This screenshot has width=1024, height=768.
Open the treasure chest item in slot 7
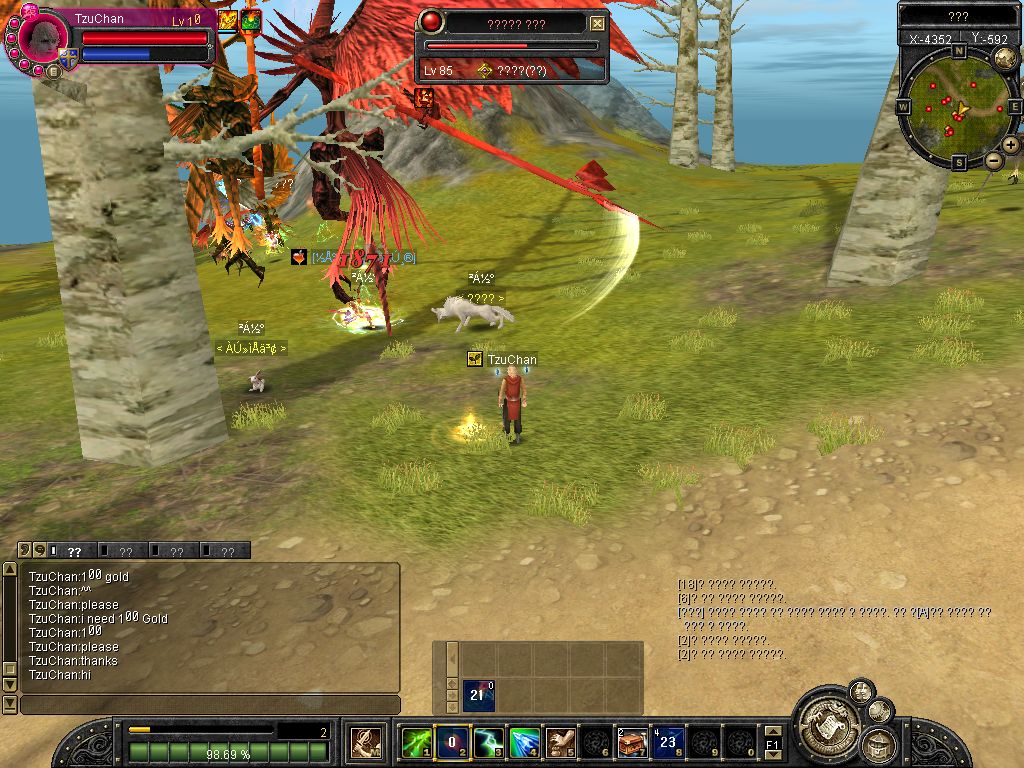[632, 742]
